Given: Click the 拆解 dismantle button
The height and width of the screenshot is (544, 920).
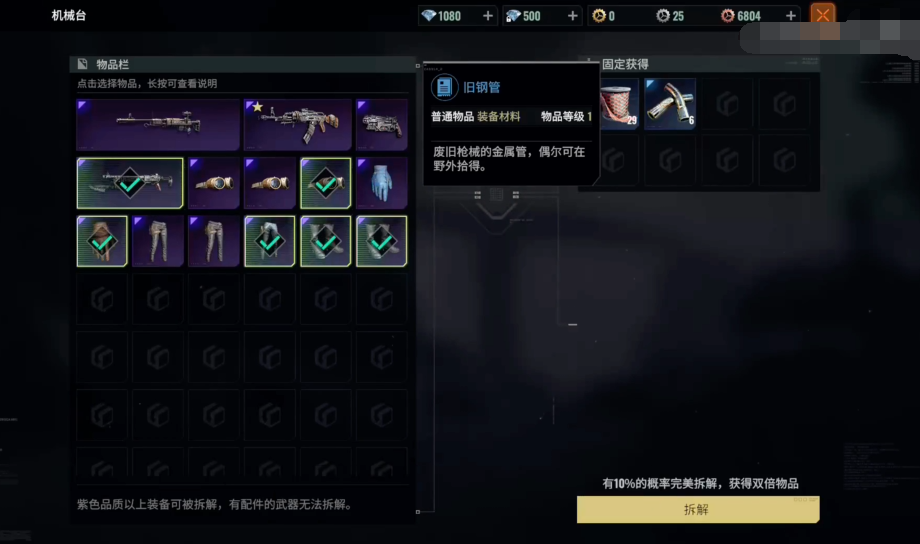Looking at the screenshot, I should pyautogui.click(x=697, y=509).
